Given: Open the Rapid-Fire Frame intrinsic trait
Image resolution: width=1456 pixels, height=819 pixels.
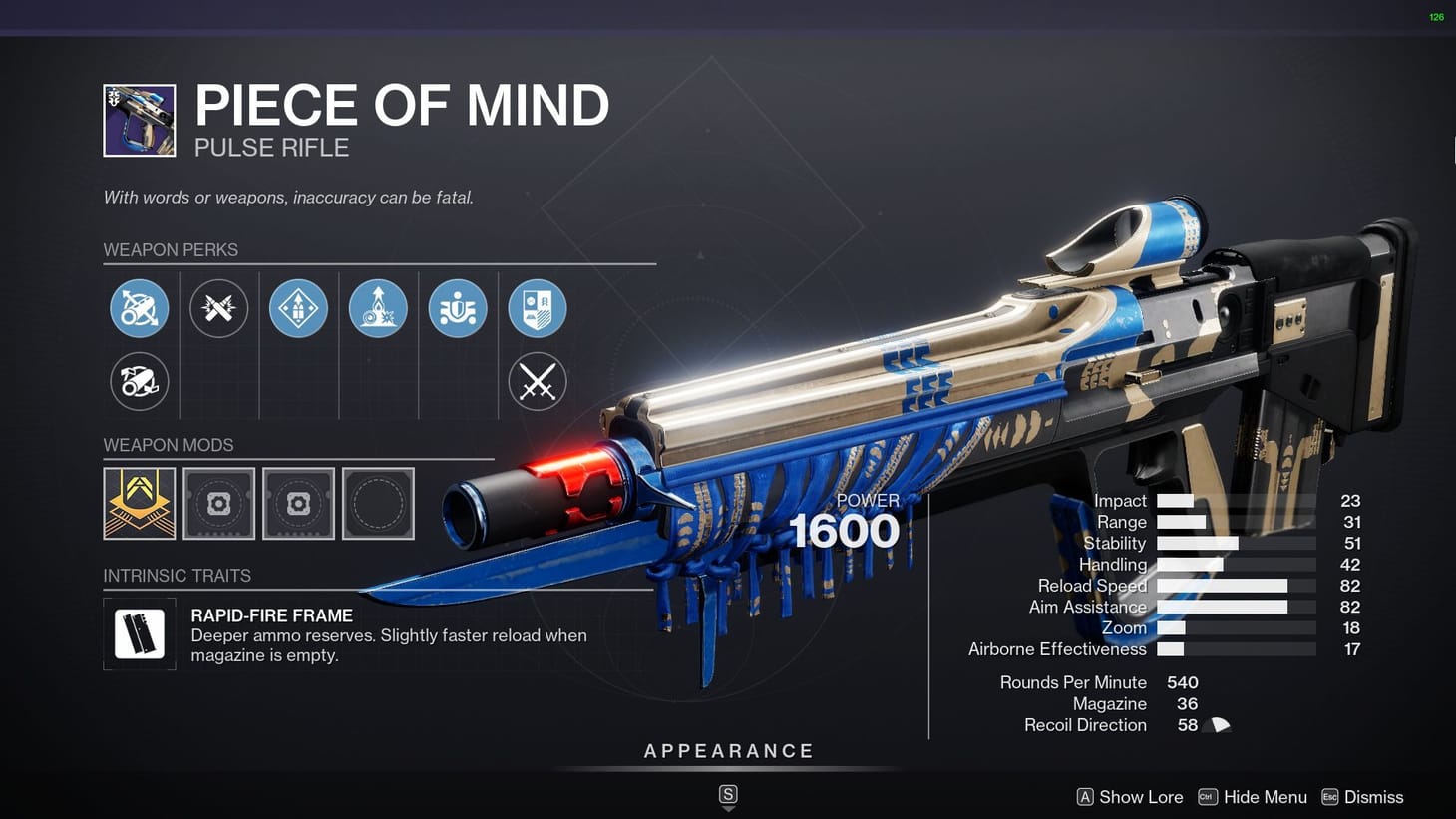Looking at the screenshot, I should 140,634.
